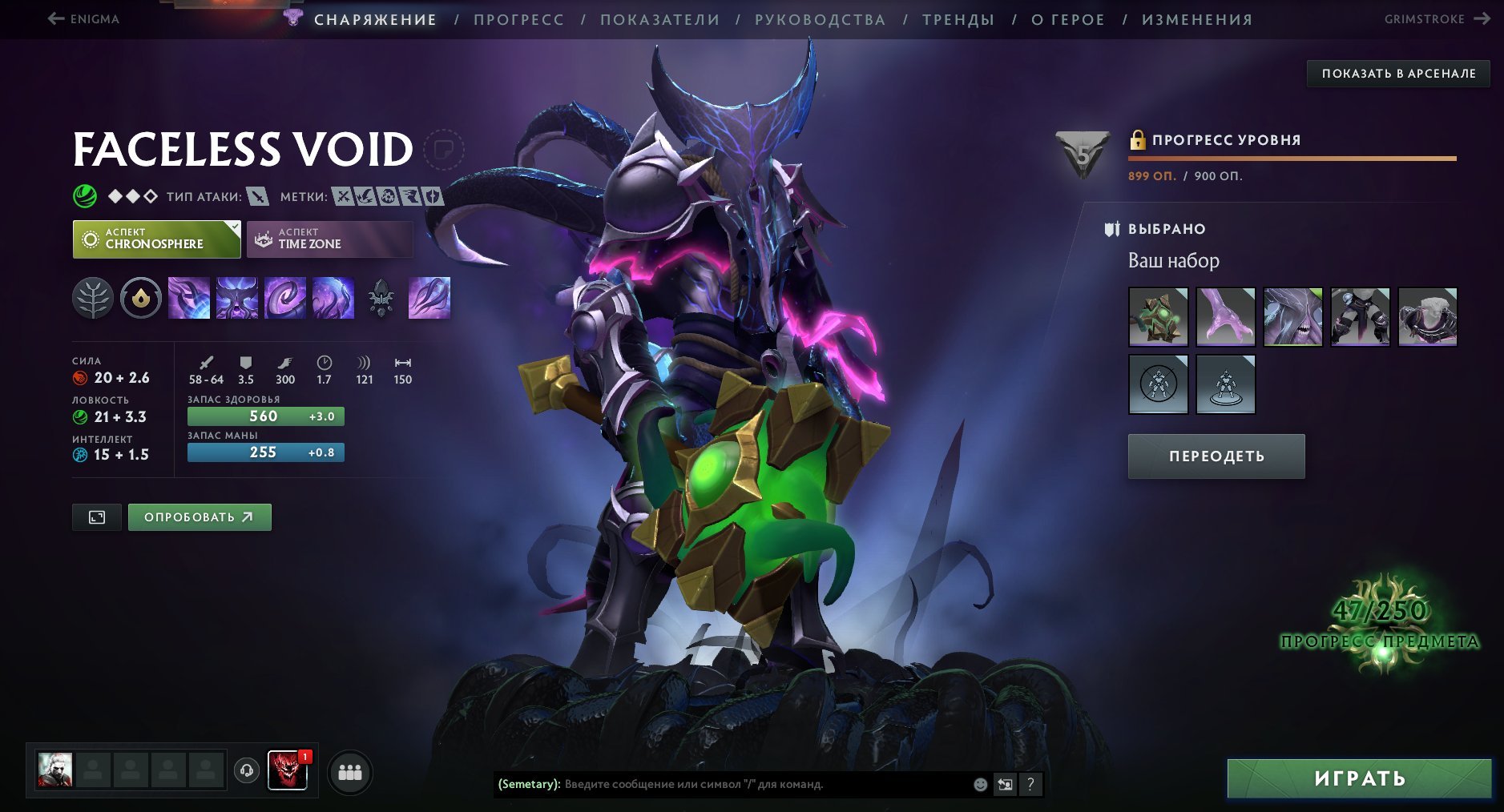Open the Faceless Void talent tree icon
The width and height of the screenshot is (1504, 812).
(95, 298)
